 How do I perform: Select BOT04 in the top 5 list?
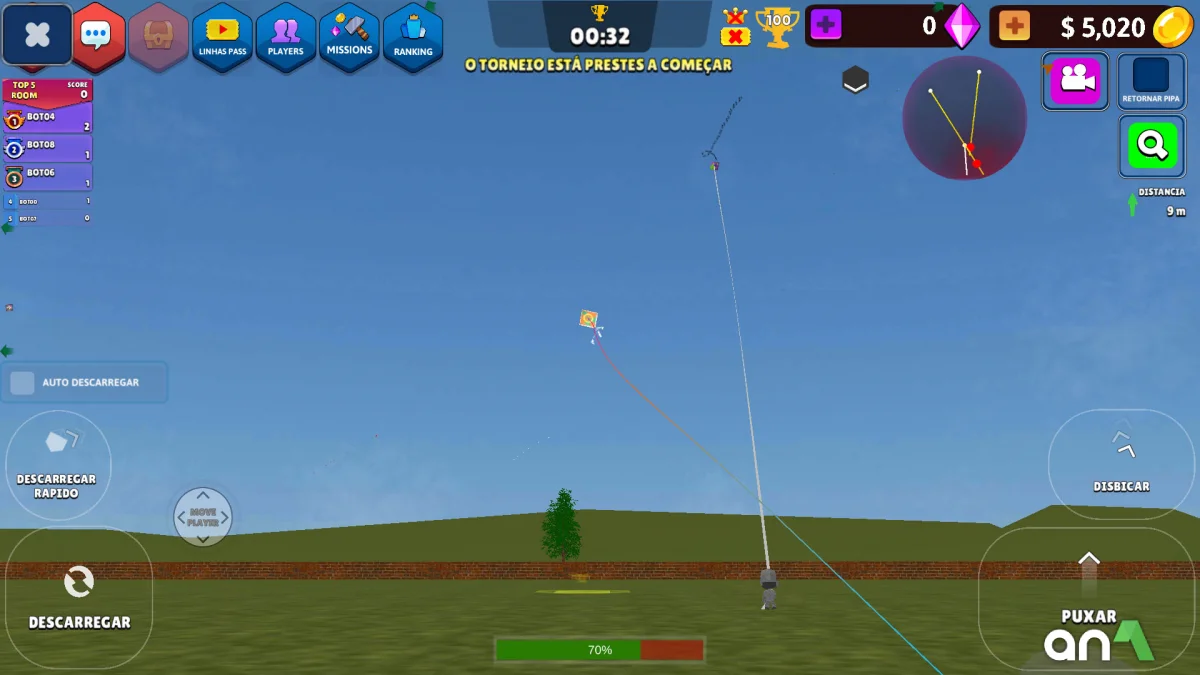pyautogui.click(x=48, y=118)
